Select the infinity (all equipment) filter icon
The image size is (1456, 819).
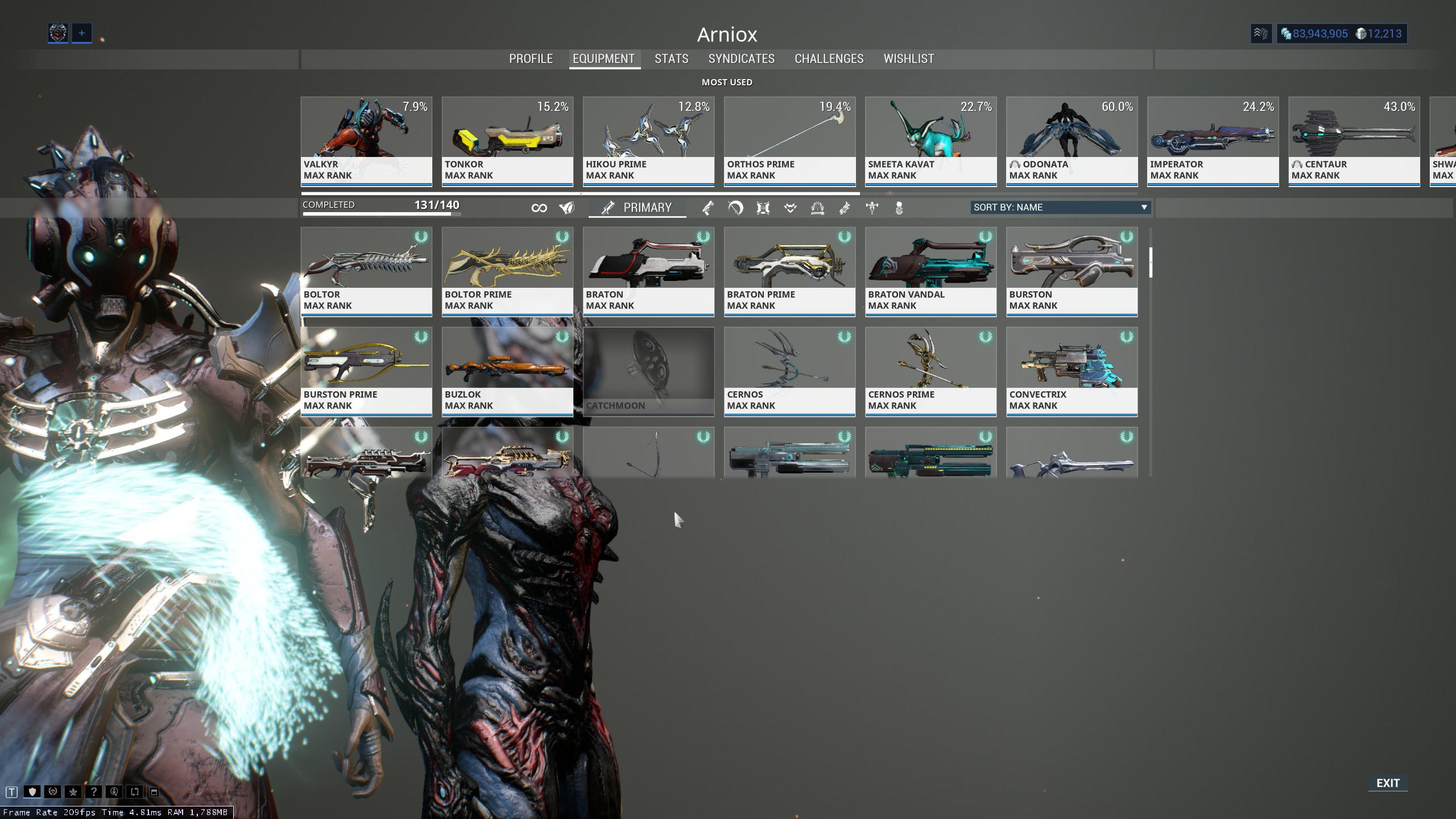point(540,208)
